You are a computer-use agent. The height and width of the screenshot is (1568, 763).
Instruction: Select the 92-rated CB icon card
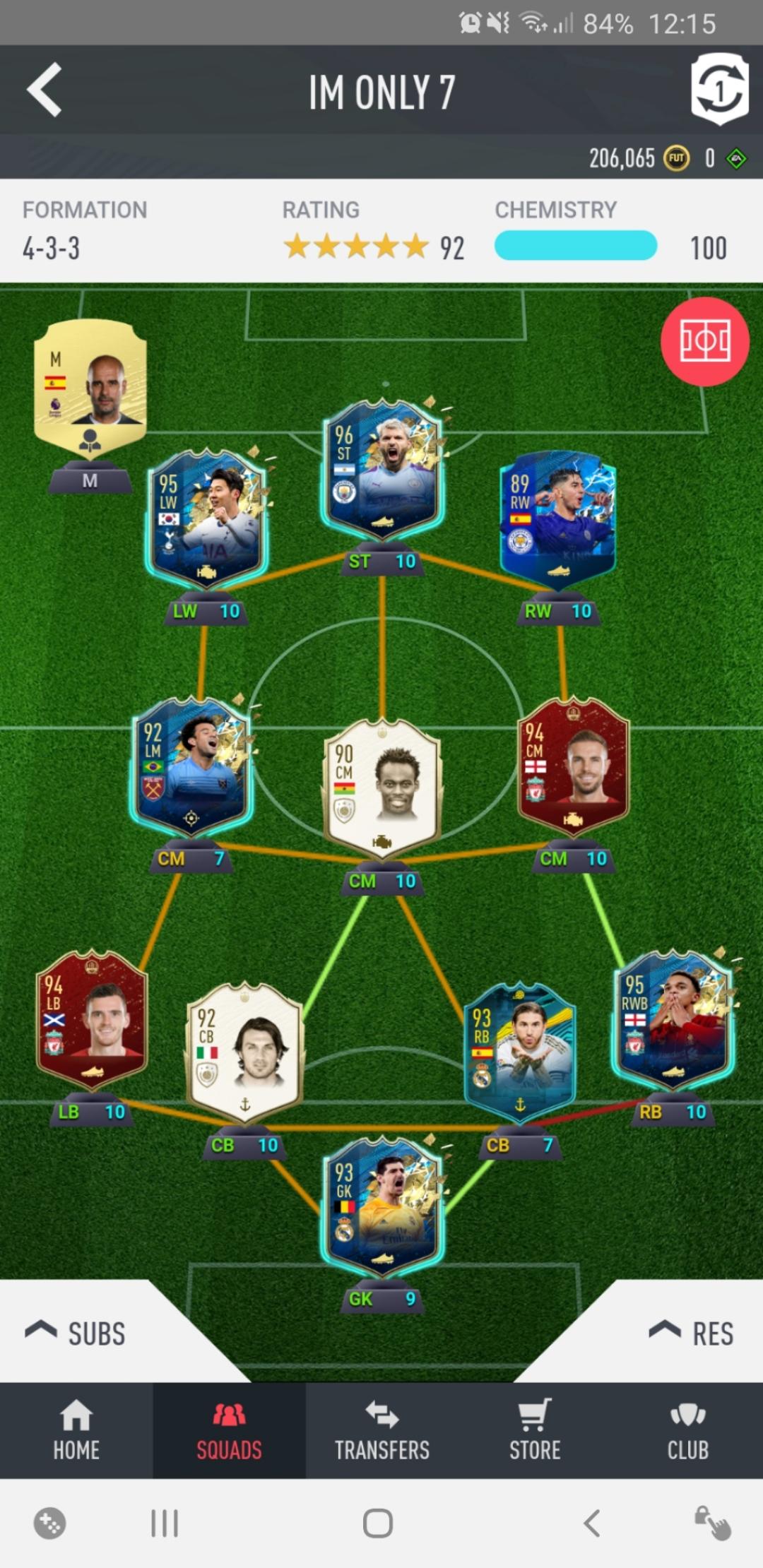coord(244,1052)
